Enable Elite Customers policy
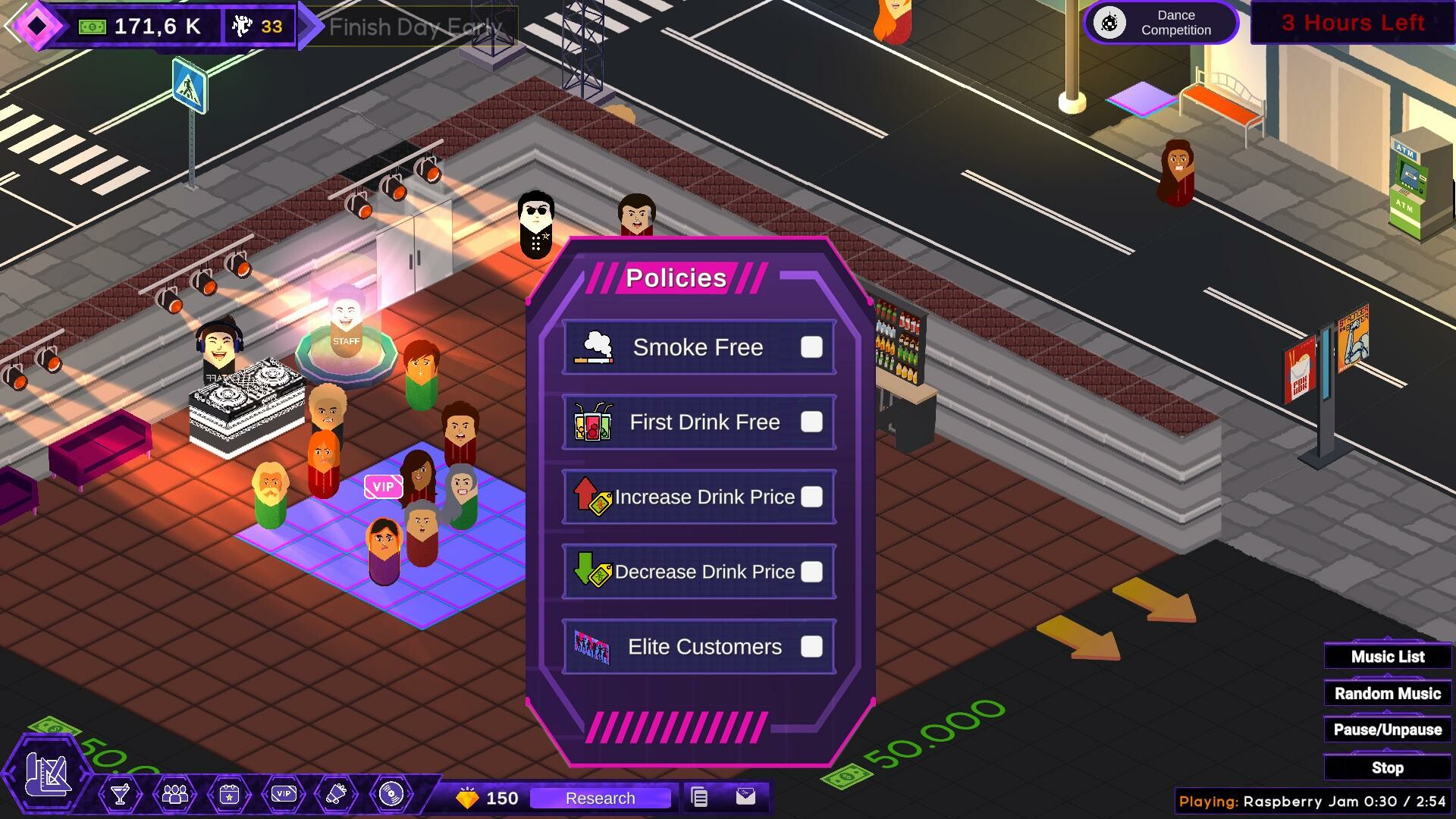The width and height of the screenshot is (1456, 819). click(x=813, y=646)
